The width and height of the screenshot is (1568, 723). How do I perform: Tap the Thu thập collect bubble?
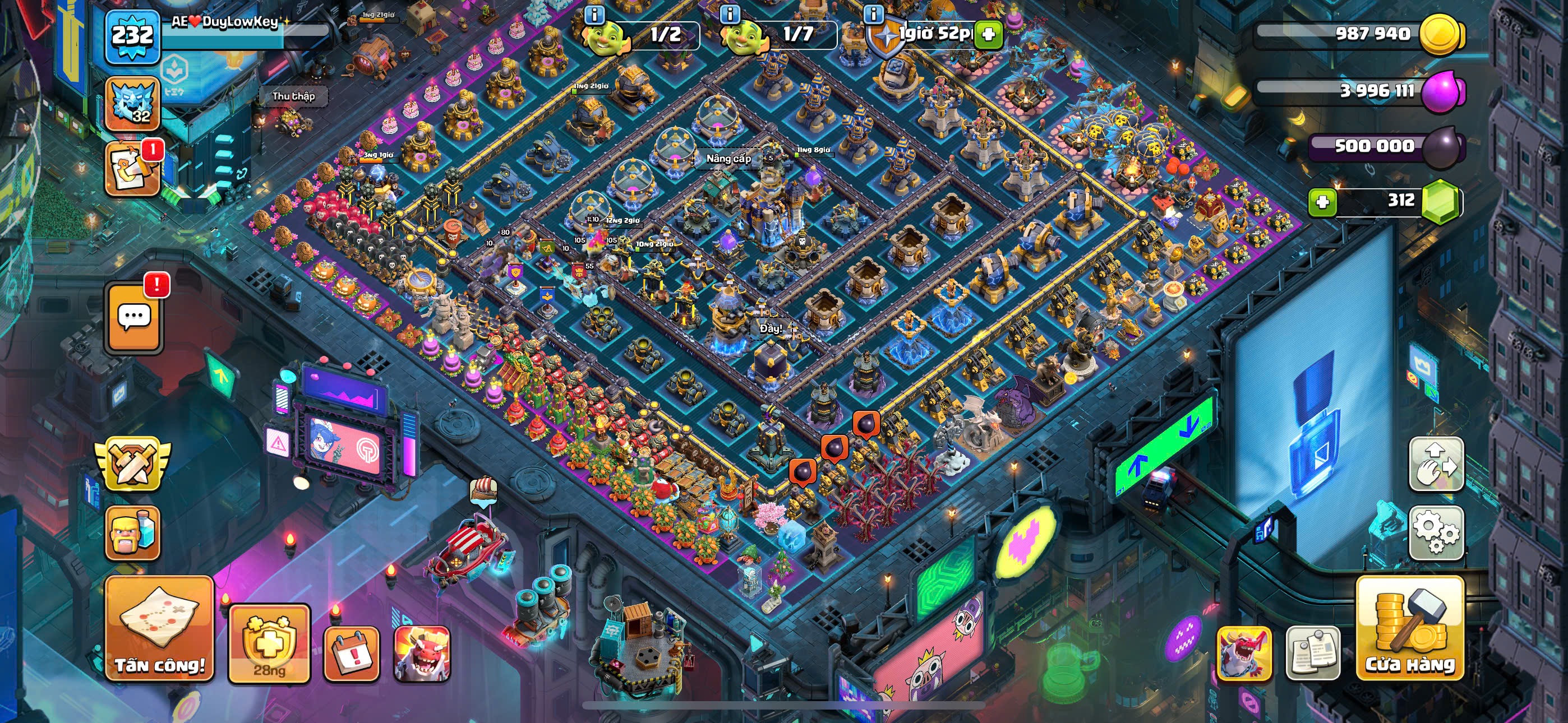293,96
